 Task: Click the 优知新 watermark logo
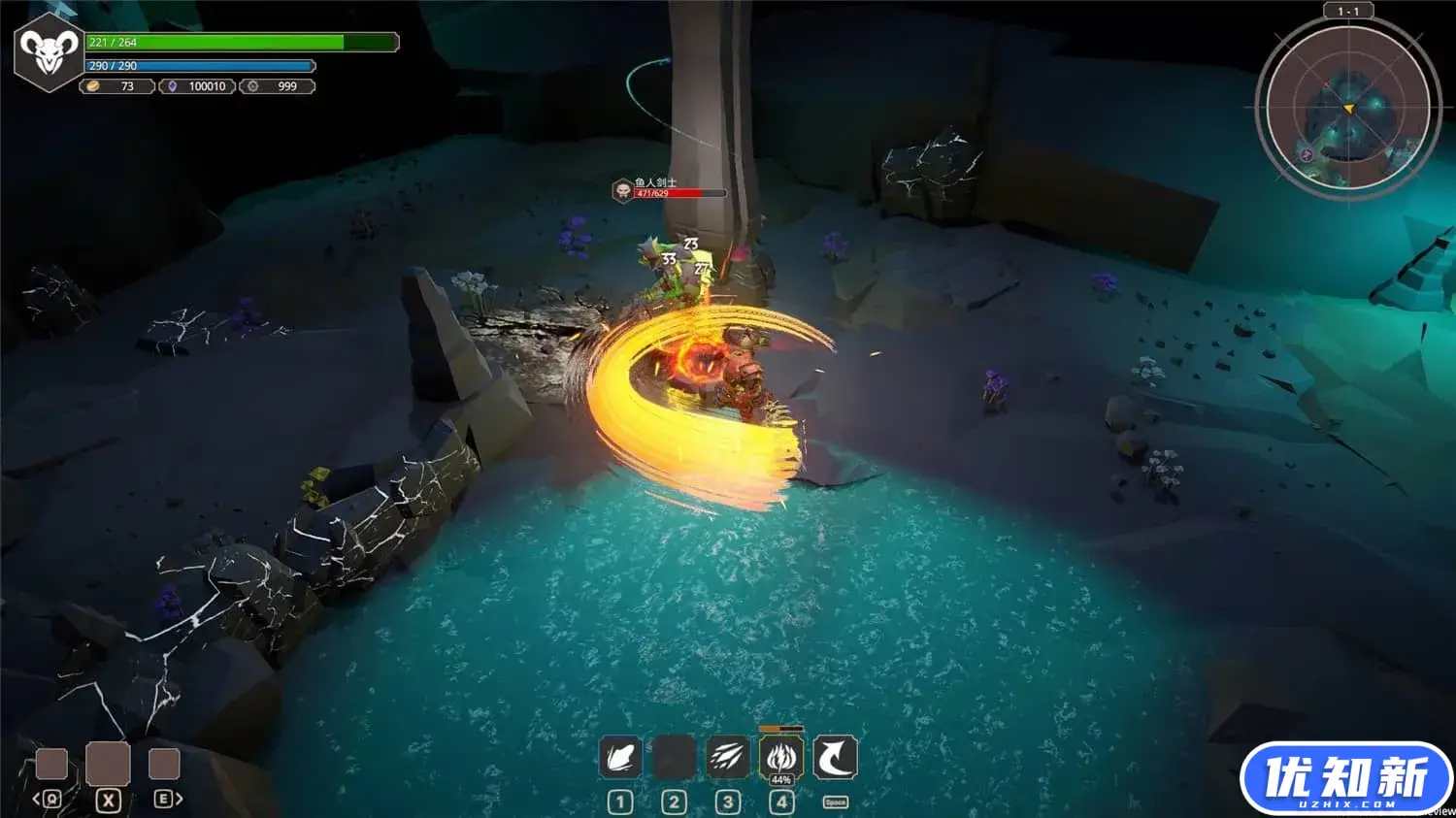click(1346, 778)
